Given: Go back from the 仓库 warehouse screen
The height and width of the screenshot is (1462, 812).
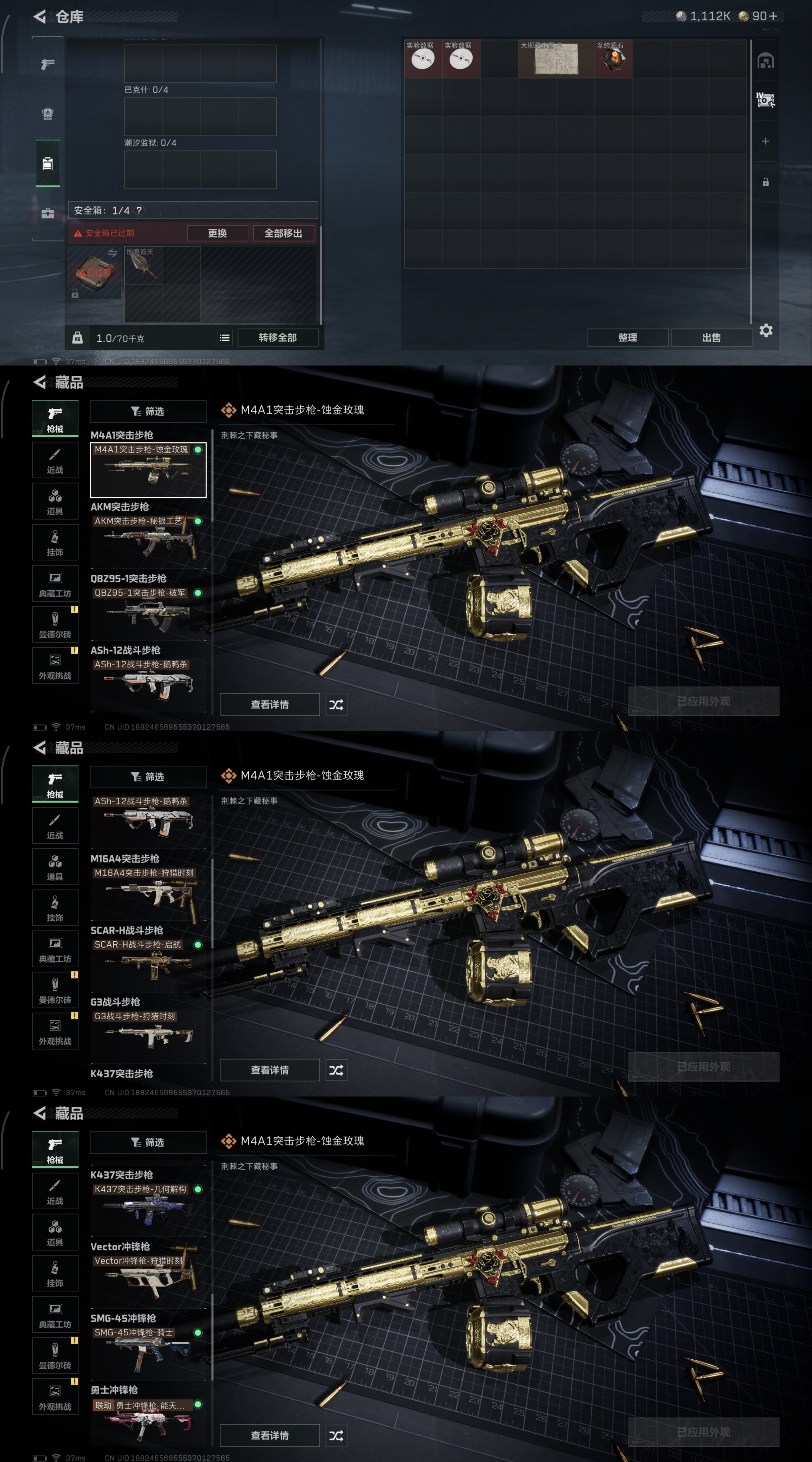Looking at the screenshot, I should (40, 17).
